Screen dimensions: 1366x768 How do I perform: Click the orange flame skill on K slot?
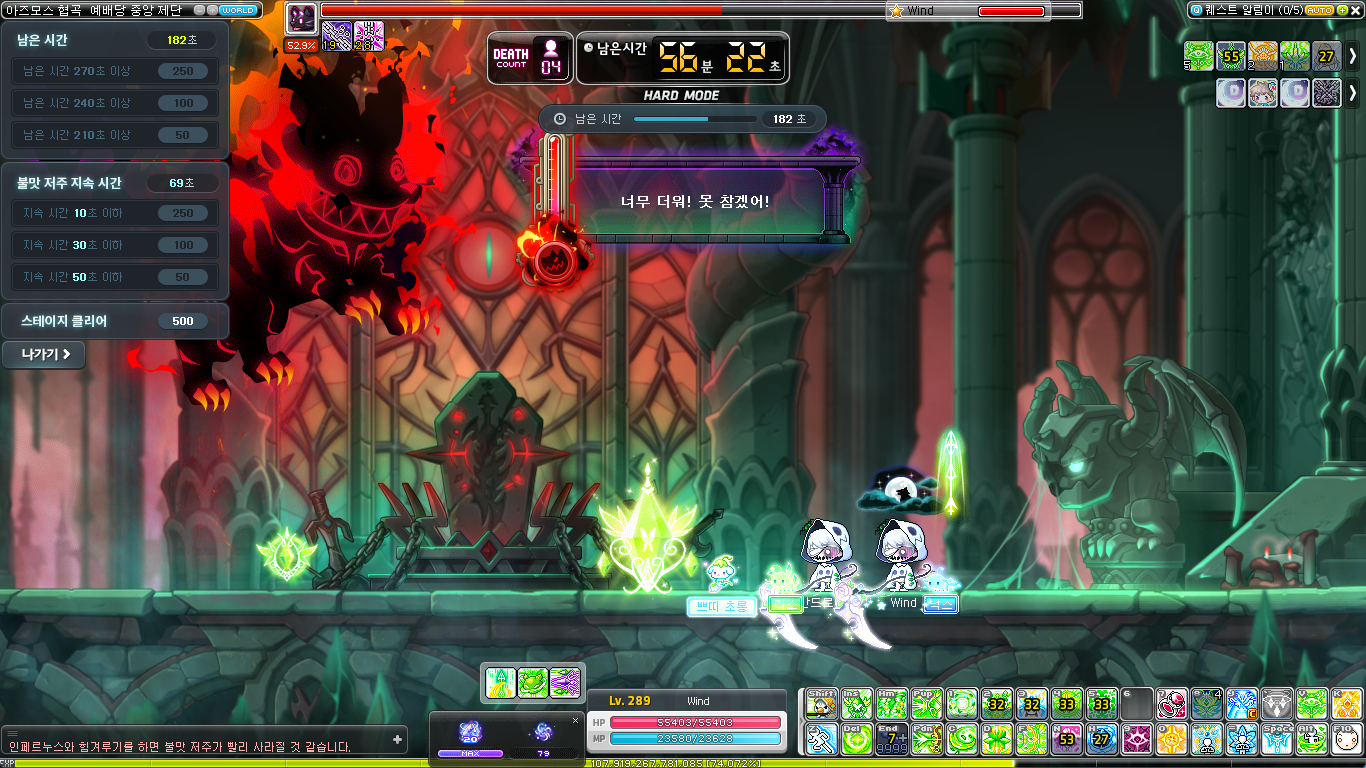click(x=1346, y=704)
